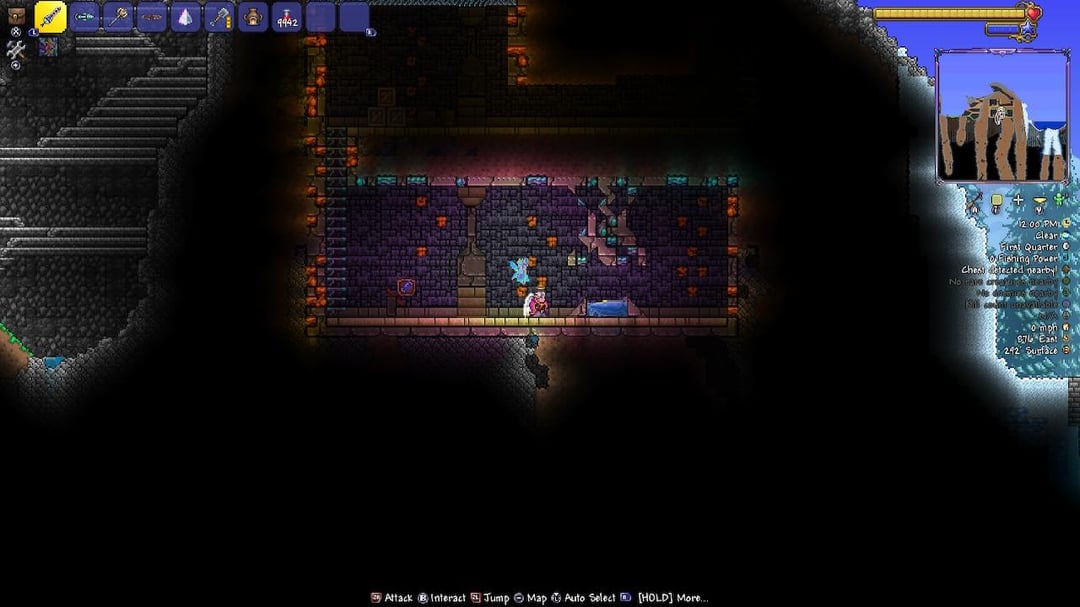This screenshot has width=1080, height=607.
Task: Click the green figure icon below the minimap
Action: 1060,201
